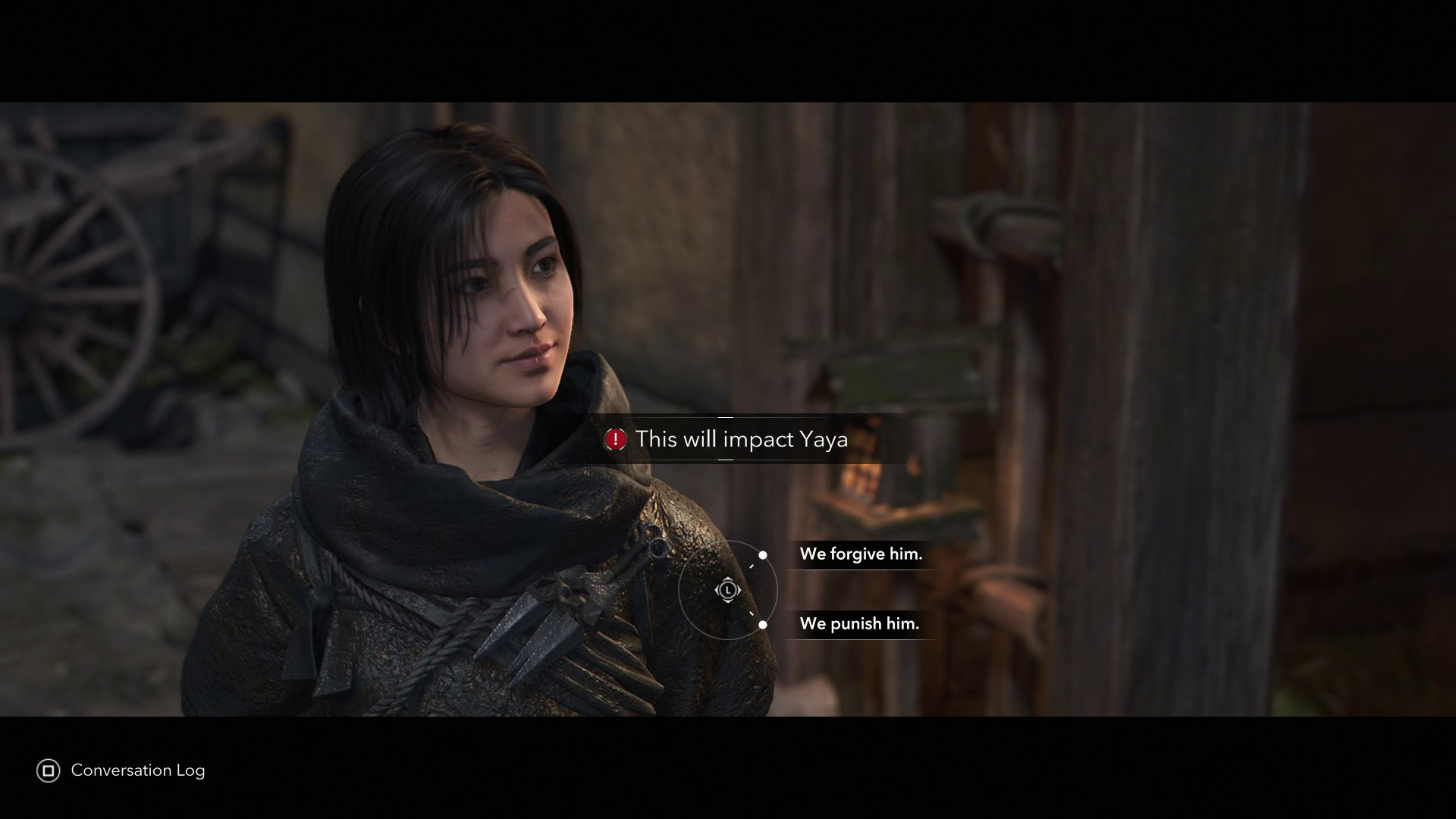1456x819 pixels.
Task: Click the red exclamation impact warning icon
Action: (615, 438)
